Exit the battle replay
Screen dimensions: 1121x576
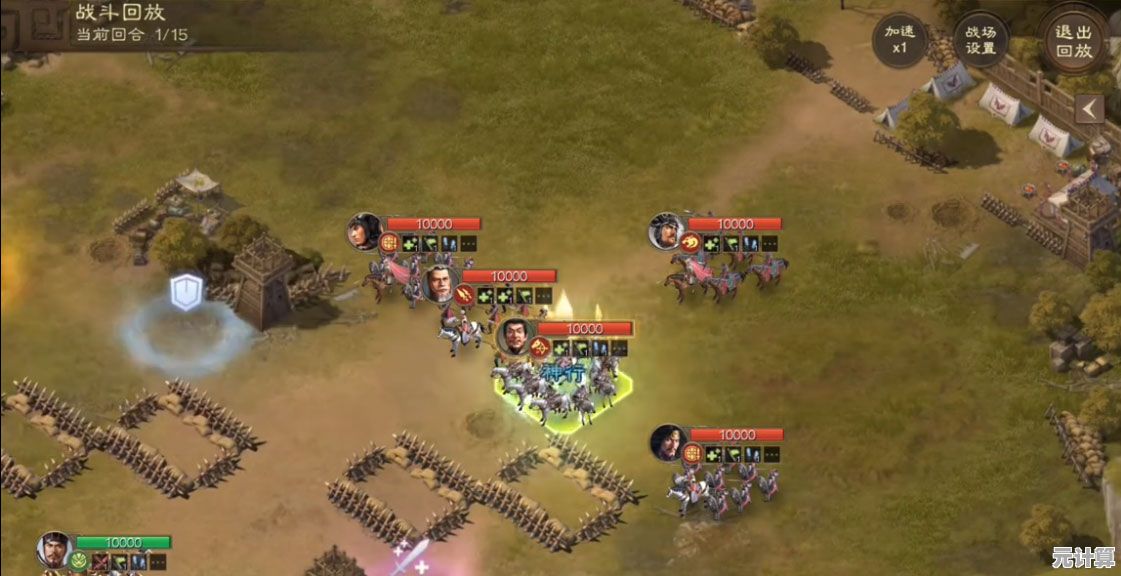(x=1073, y=40)
